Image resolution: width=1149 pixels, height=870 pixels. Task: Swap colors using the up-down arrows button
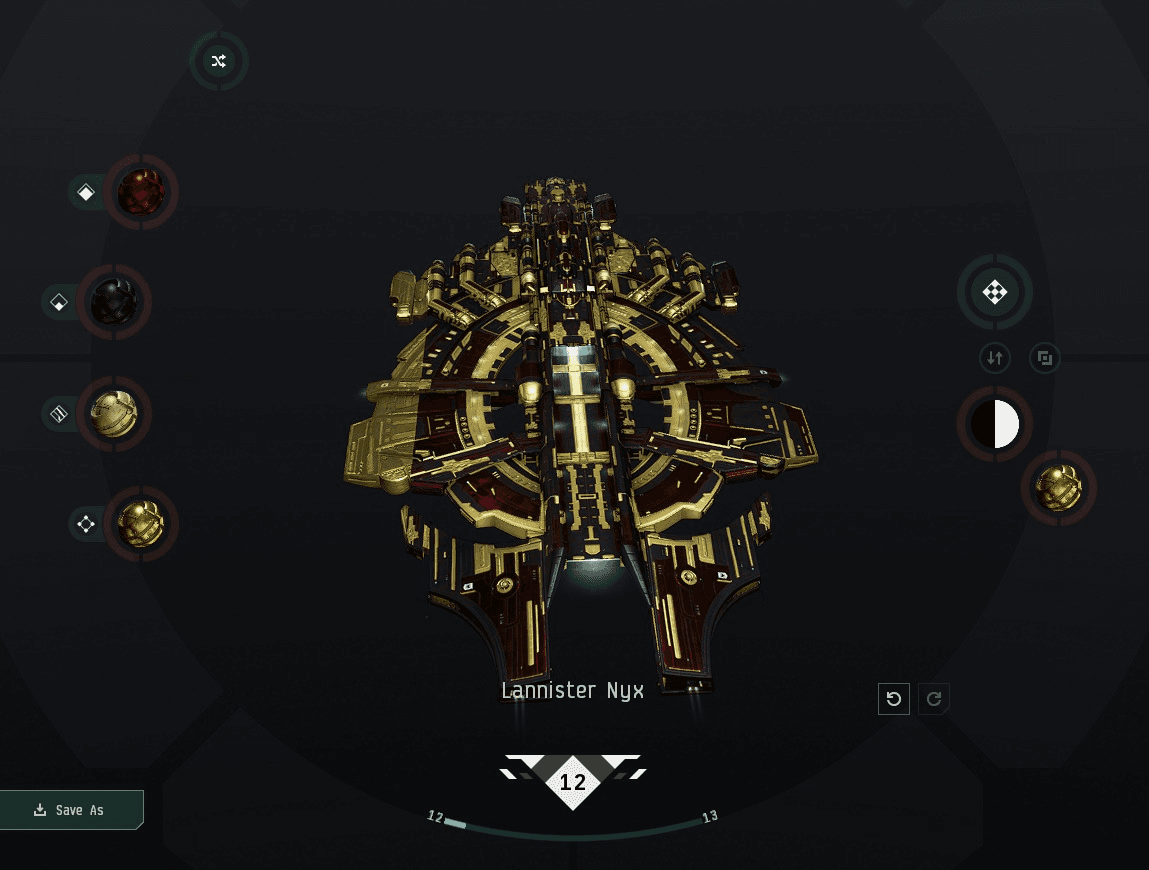pyautogui.click(x=995, y=358)
